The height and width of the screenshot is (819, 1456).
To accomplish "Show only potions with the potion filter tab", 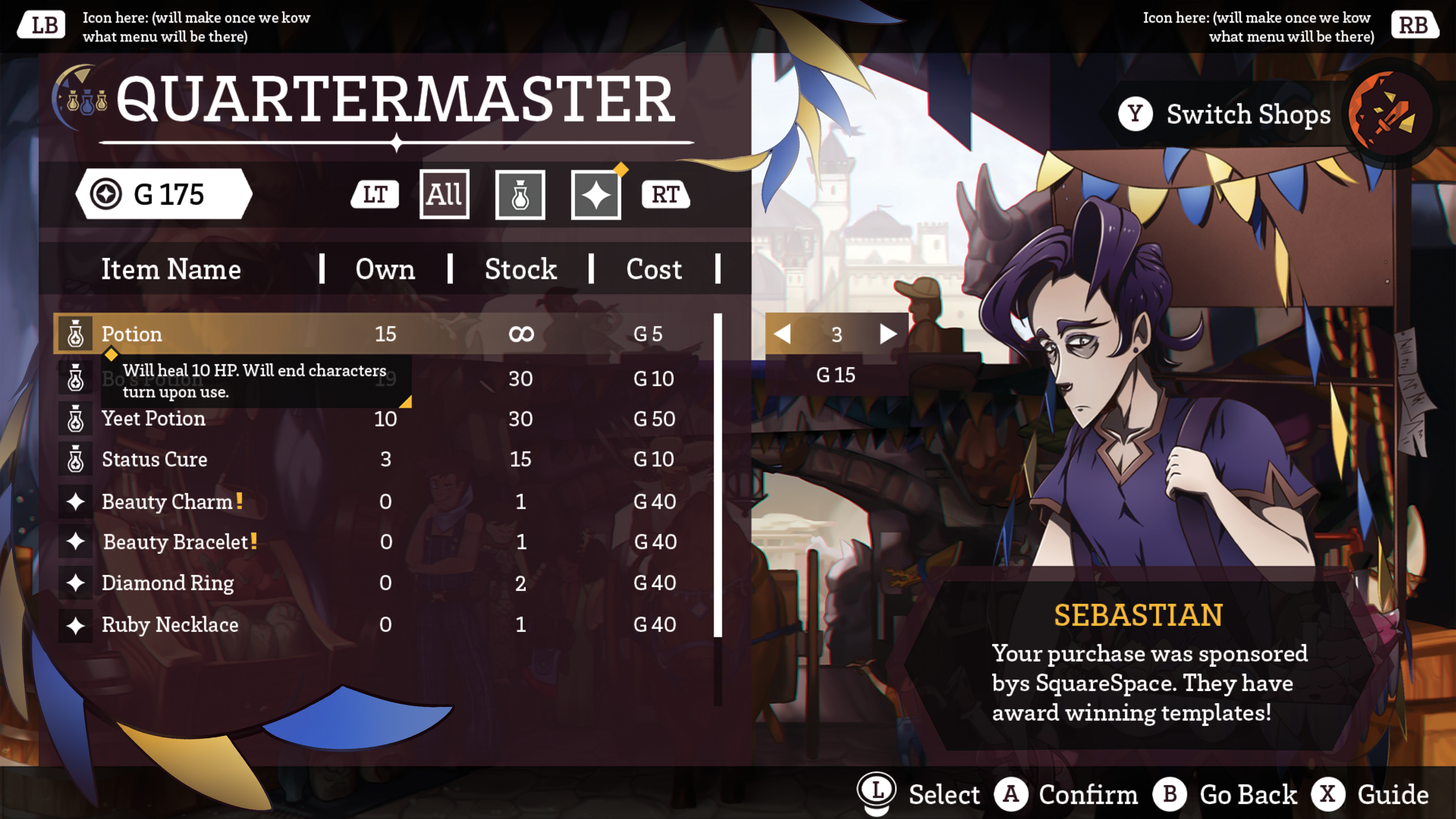I will click(520, 195).
